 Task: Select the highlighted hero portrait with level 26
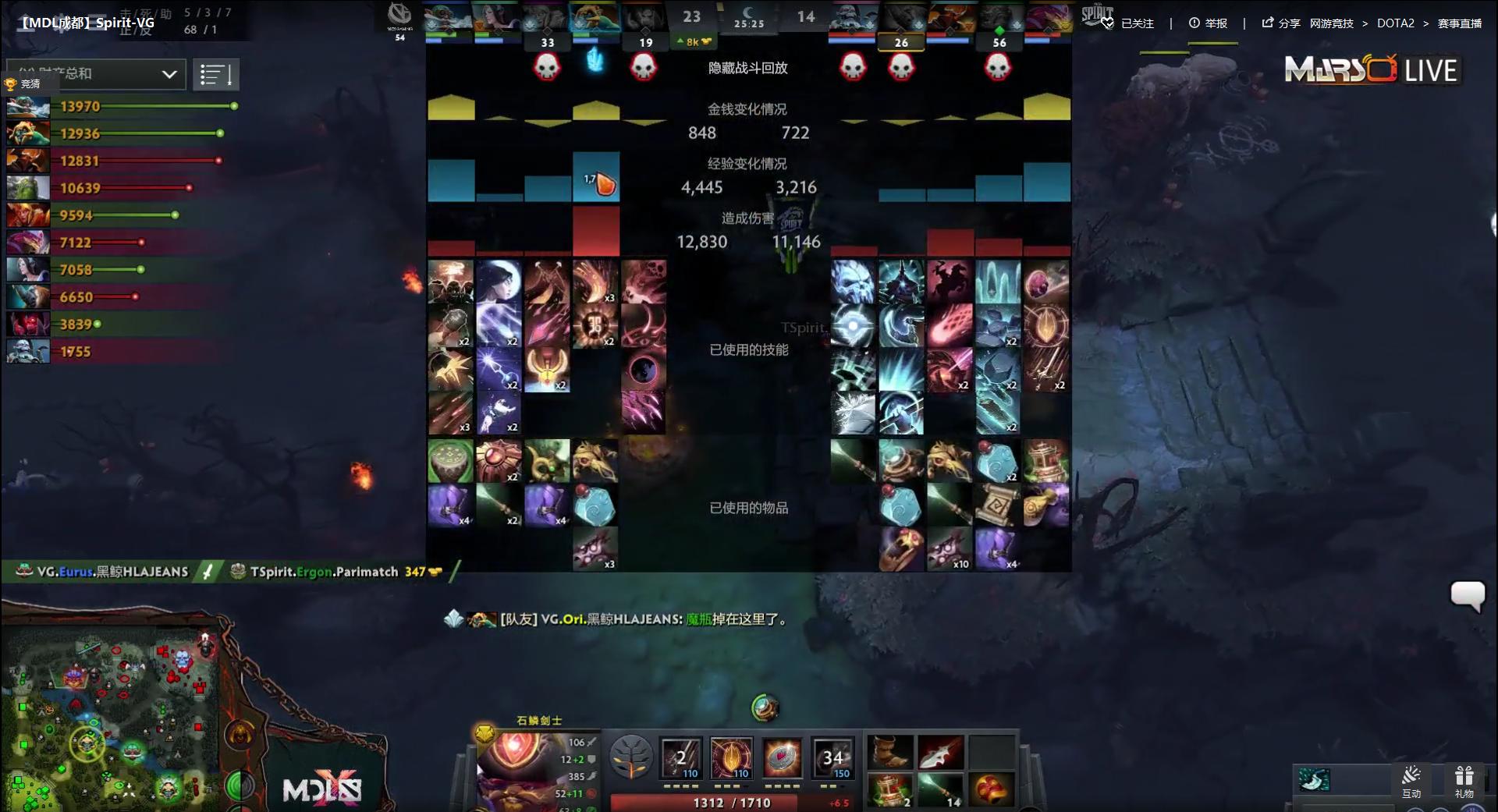pyautogui.click(x=903, y=17)
